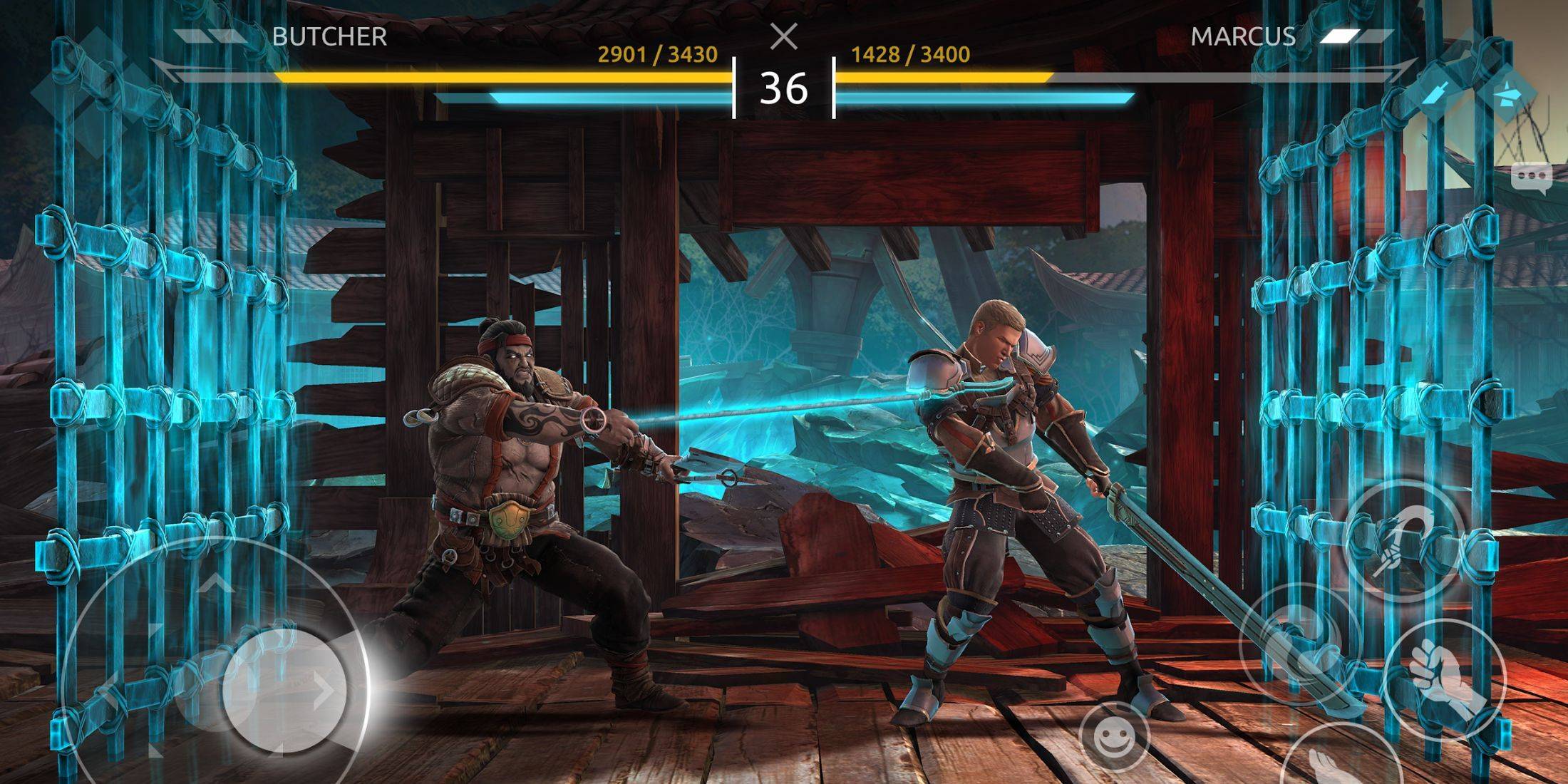Tap the virtual joystick thumb pad
This screenshot has height=784, width=1568.
click(285, 689)
